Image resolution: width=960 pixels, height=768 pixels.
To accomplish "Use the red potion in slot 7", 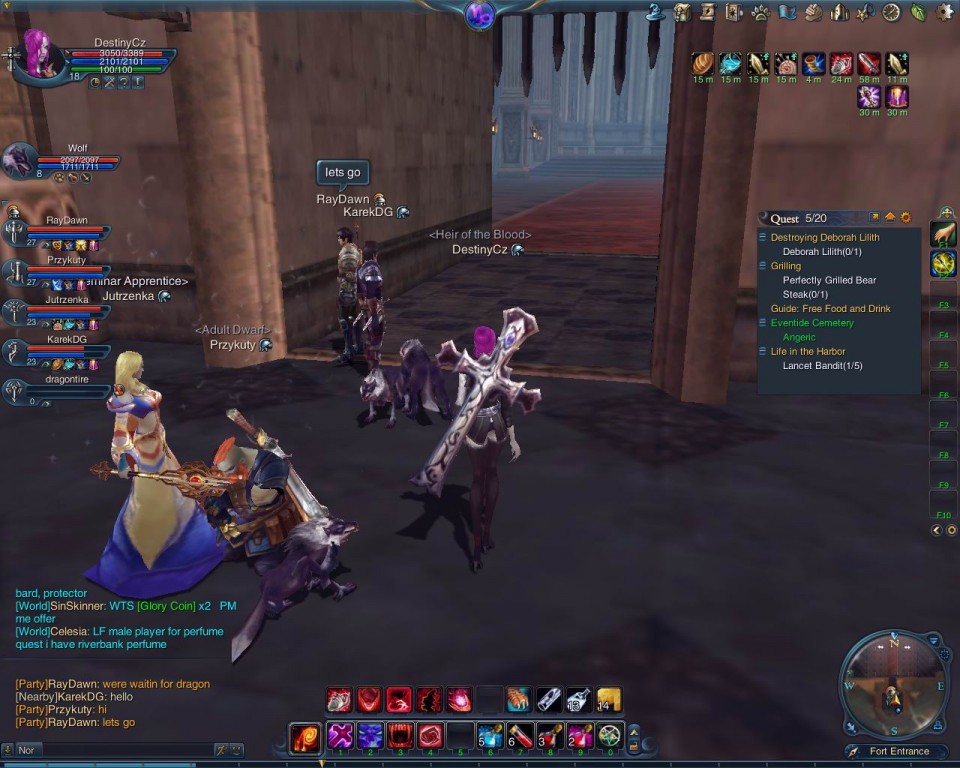I will [519, 737].
